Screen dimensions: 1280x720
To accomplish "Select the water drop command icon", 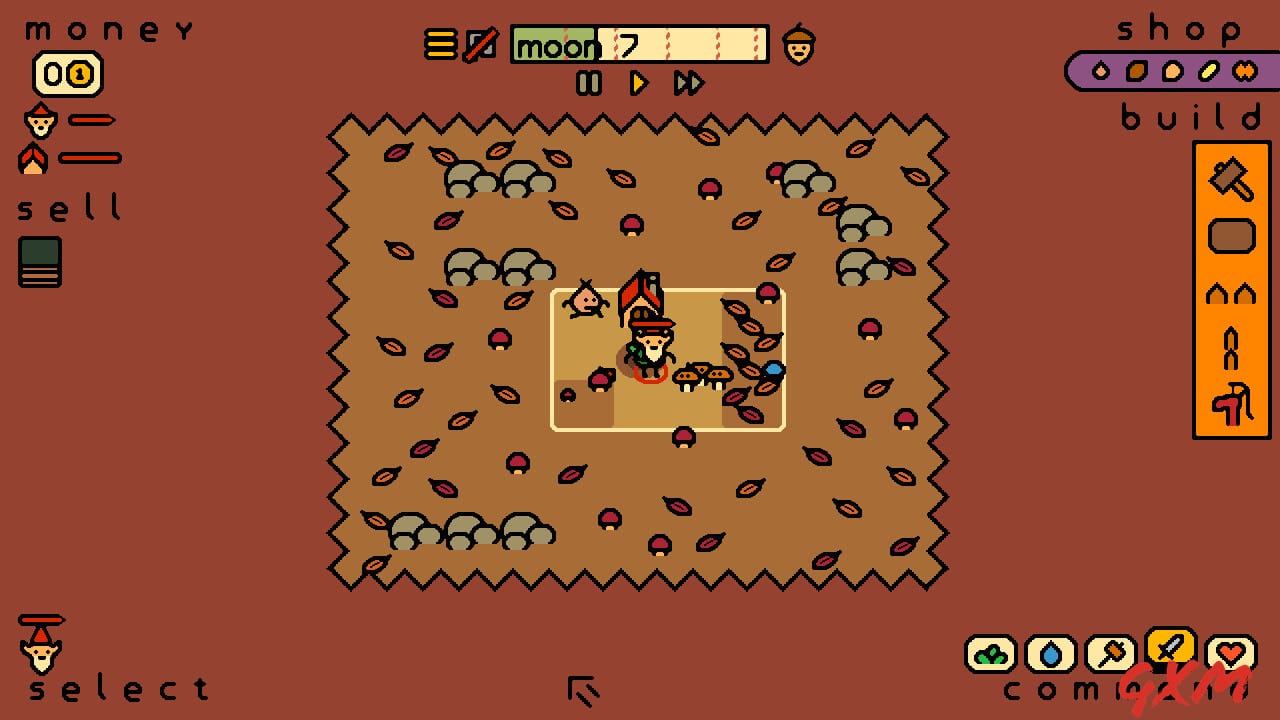I will pos(1051,655).
